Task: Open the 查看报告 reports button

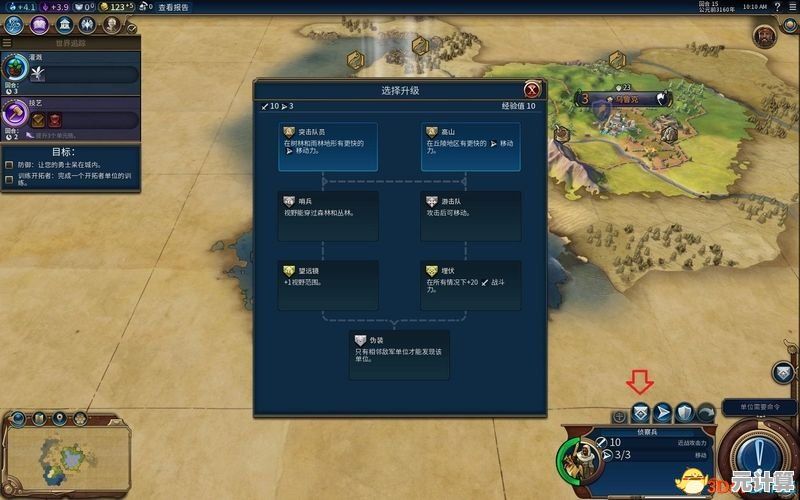Action: 173,7
